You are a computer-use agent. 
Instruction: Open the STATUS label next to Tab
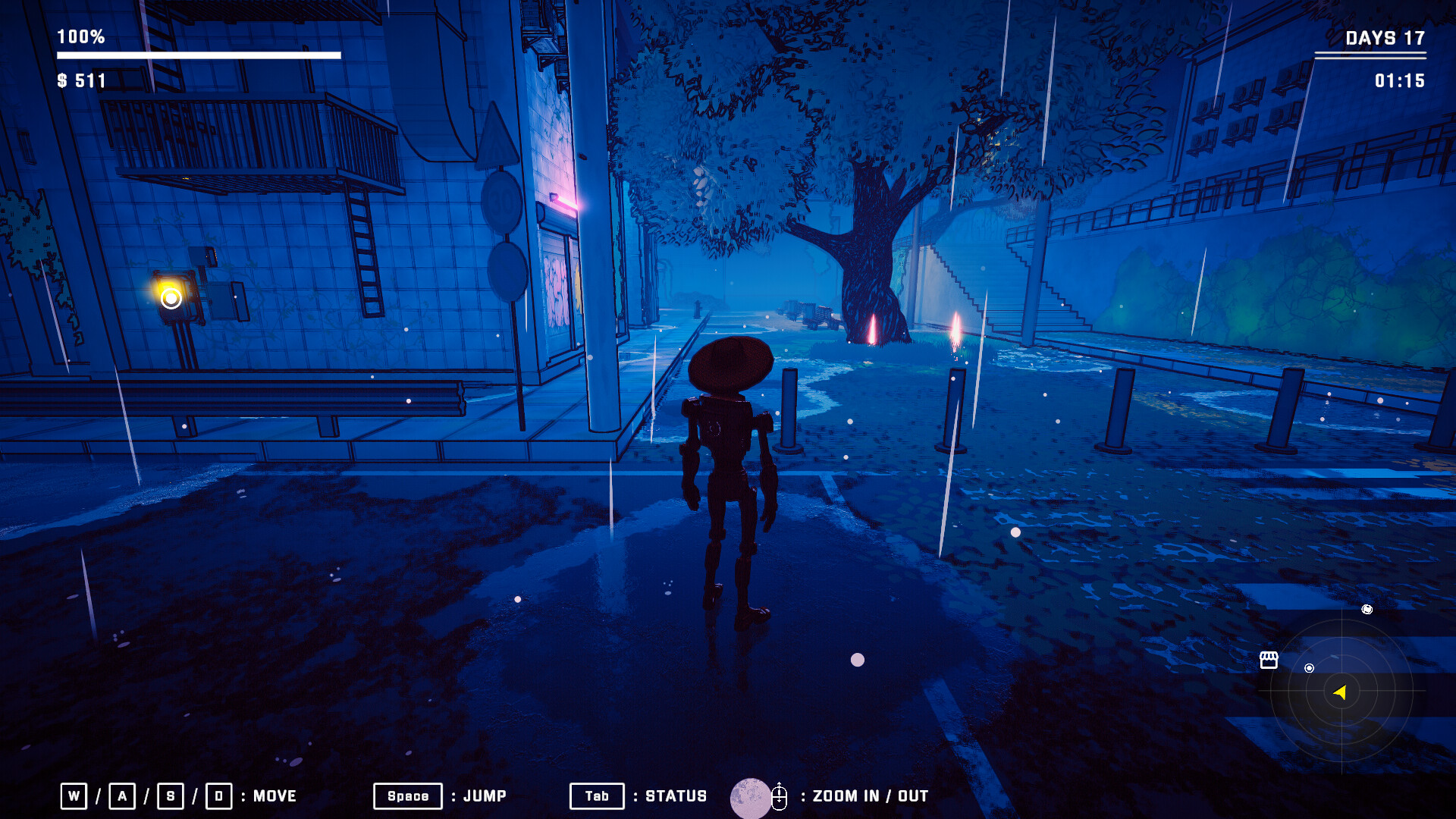point(674,796)
